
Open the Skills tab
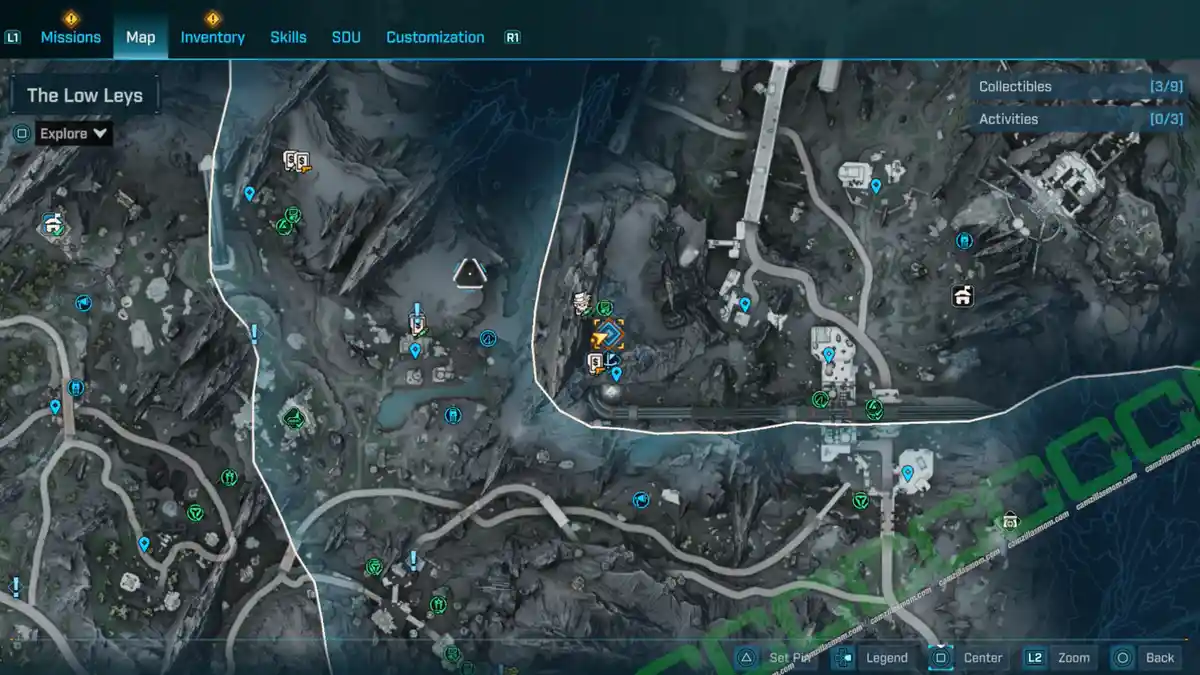(x=288, y=37)
